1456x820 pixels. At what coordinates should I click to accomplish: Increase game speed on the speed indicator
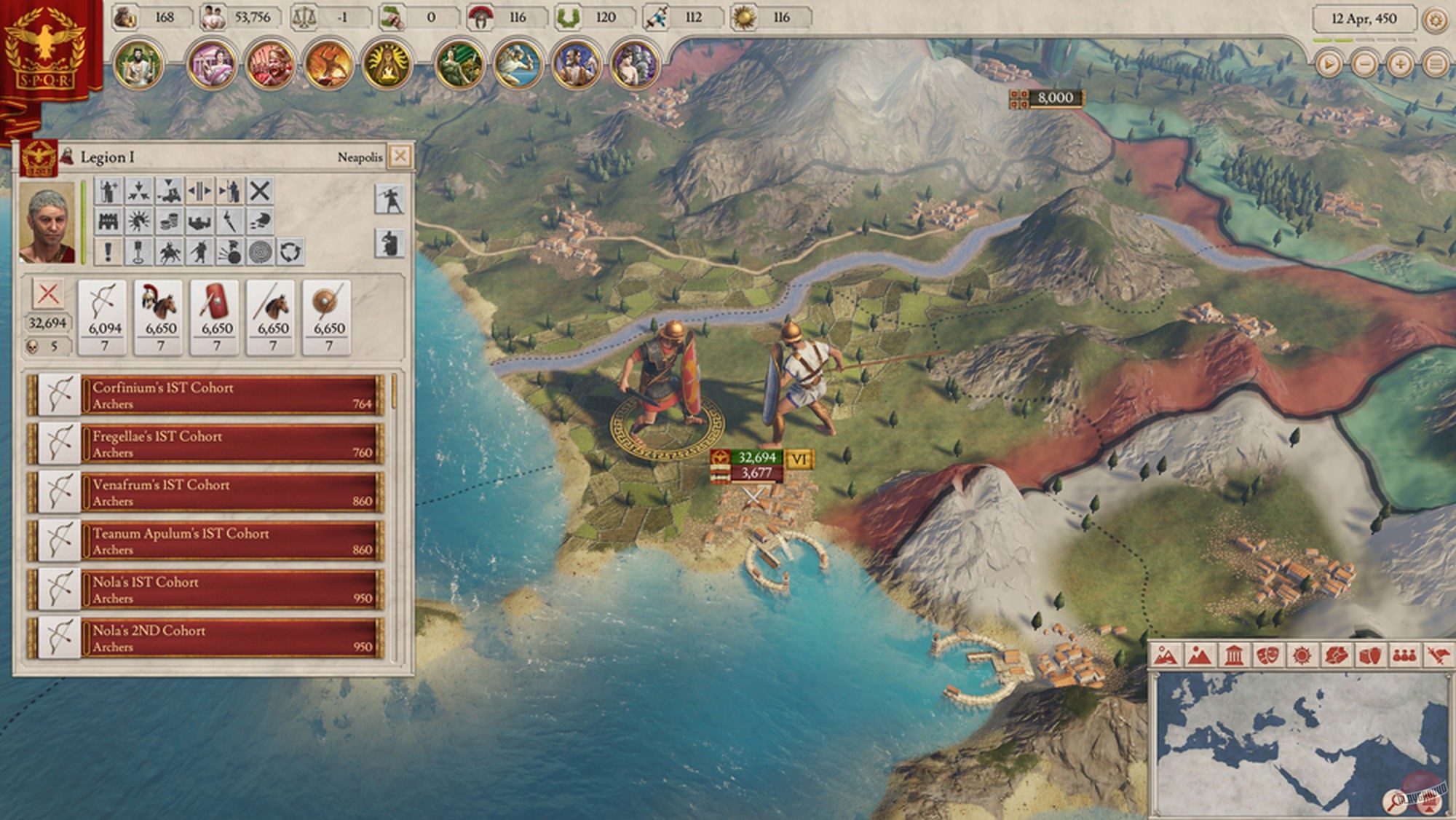coord(1398,63)
